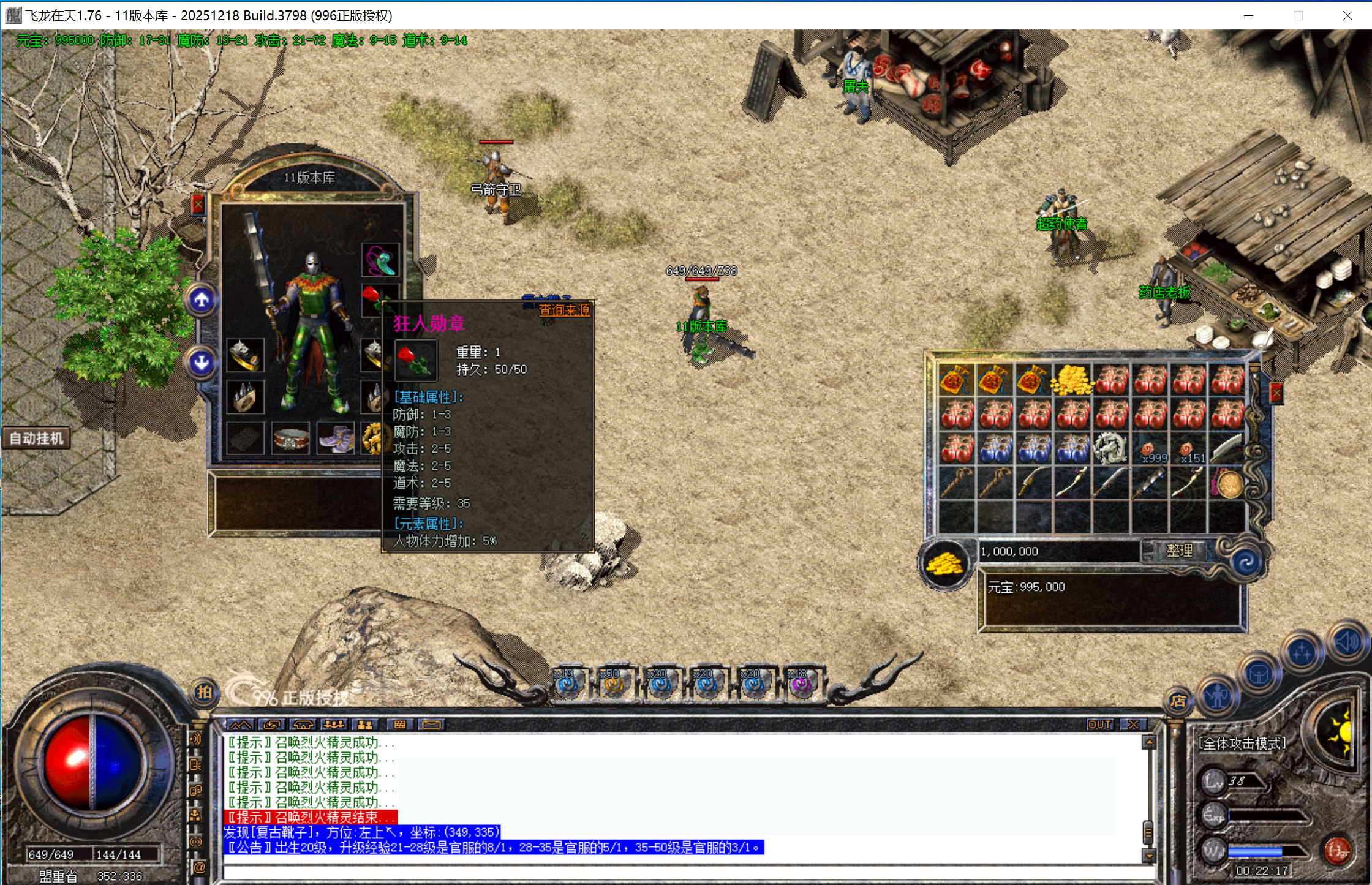Open the character status warrior icon
Image resolution: width=1372 pixels, height=885 pixels.
pyautogui.click(x=1216, y=696)
